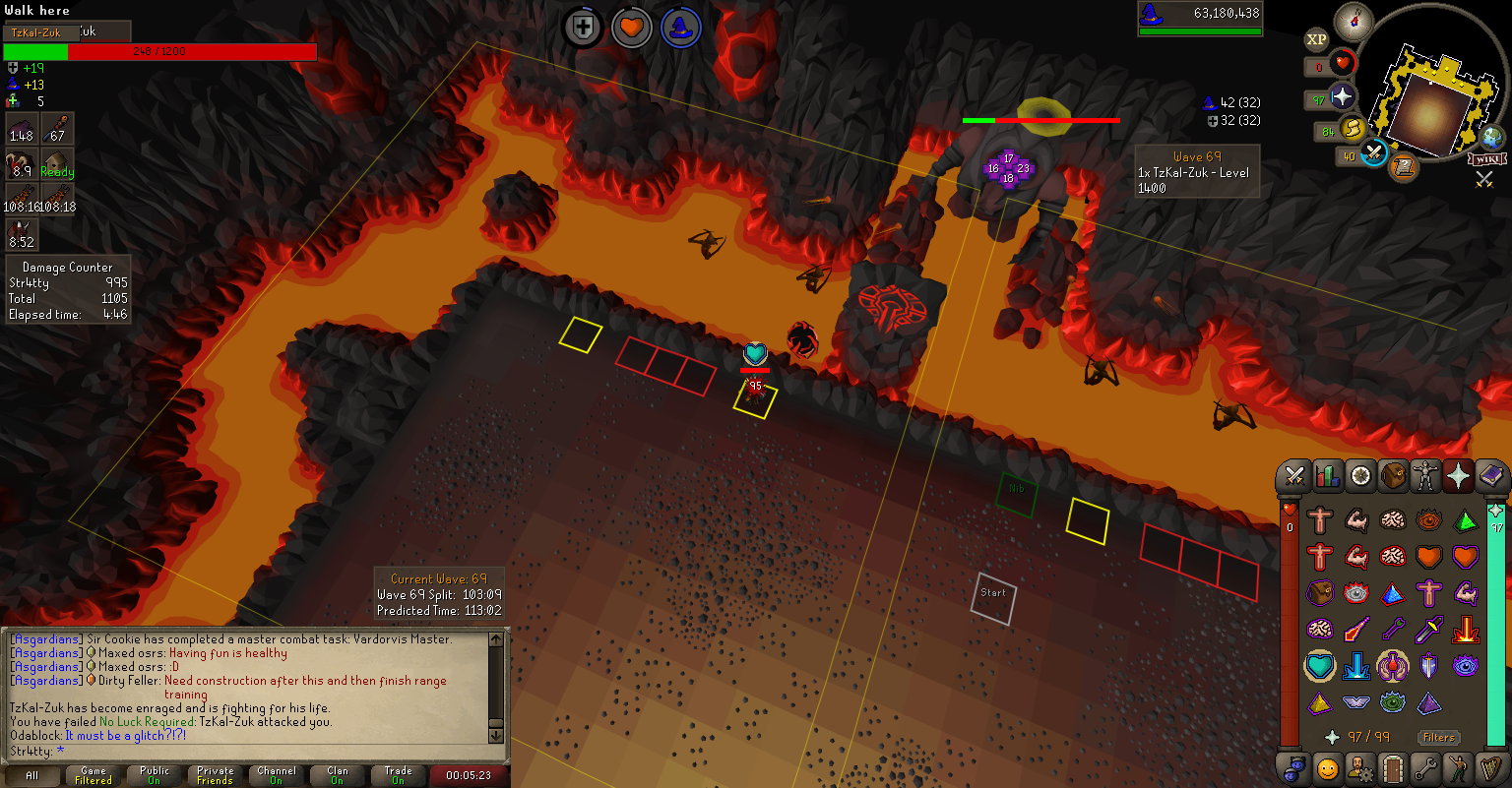
Task: Open the Logout door tab
Action: [x=1392, y=767]
